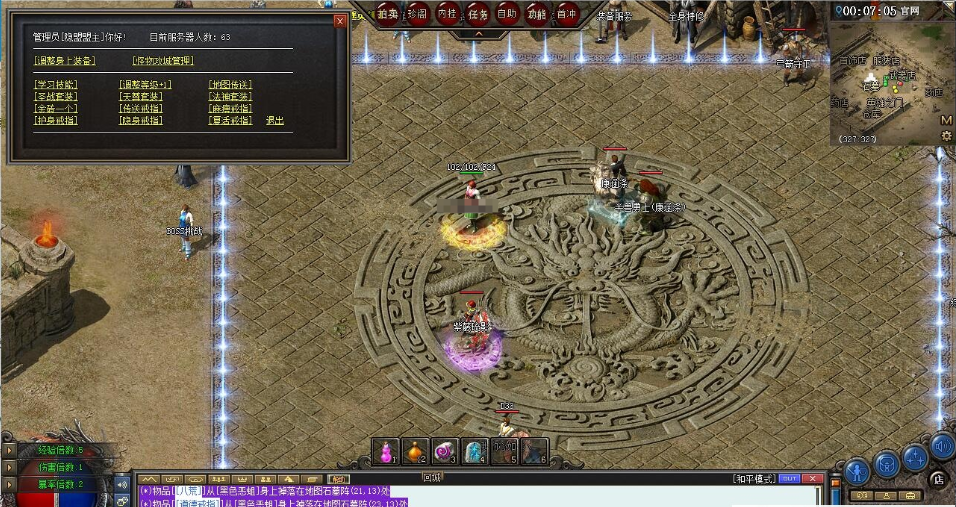Screen dimensions: 956x507
Task: Use the orange potion in hotbar slot 2
Action: click(415, 451)
